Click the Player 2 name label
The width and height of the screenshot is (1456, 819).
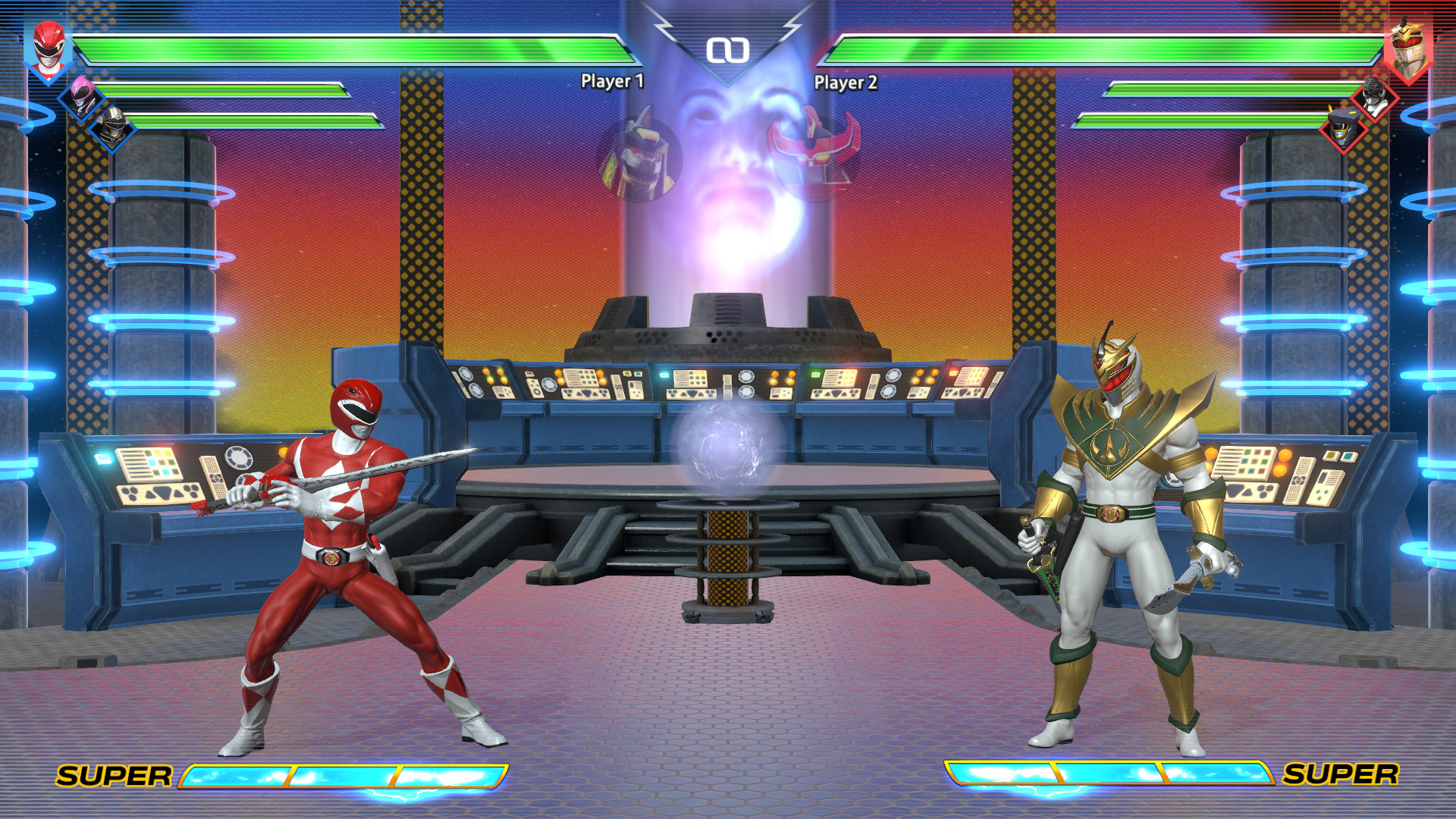click(x=845, y=79)
